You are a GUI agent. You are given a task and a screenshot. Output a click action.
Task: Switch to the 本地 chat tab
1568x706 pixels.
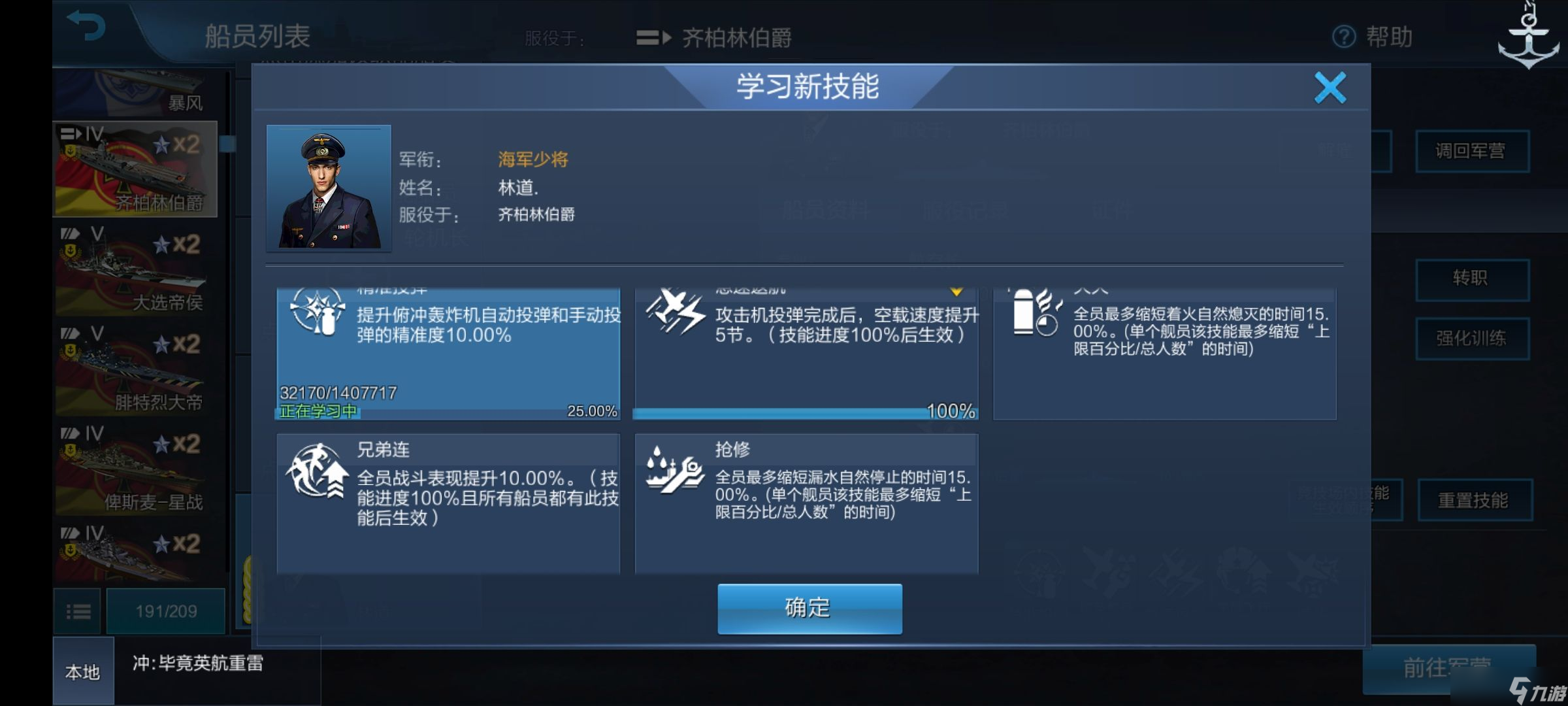click(84, 671)
